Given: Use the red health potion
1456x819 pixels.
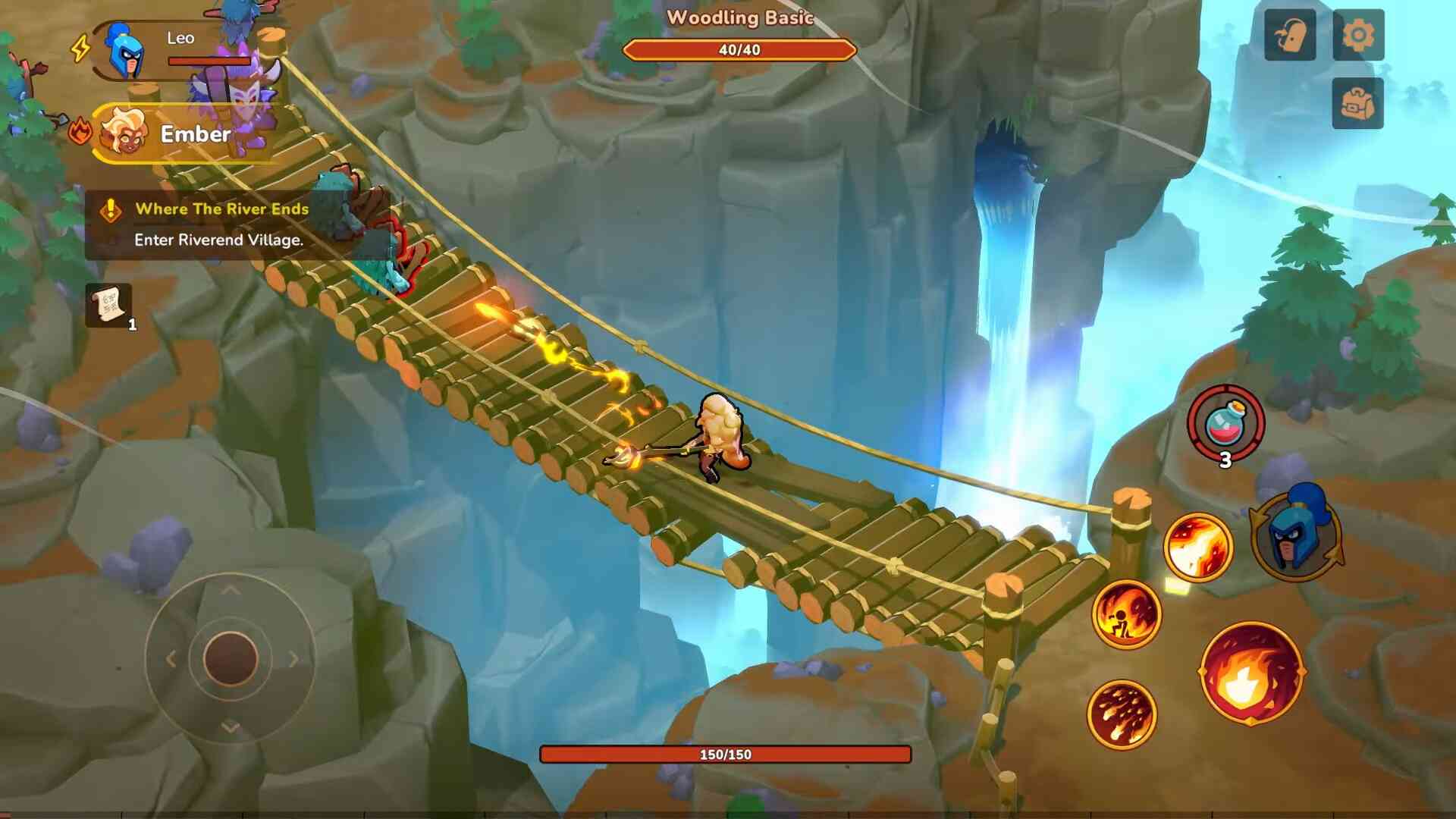Looking at the screenshot, I should tap(1225, 423).
